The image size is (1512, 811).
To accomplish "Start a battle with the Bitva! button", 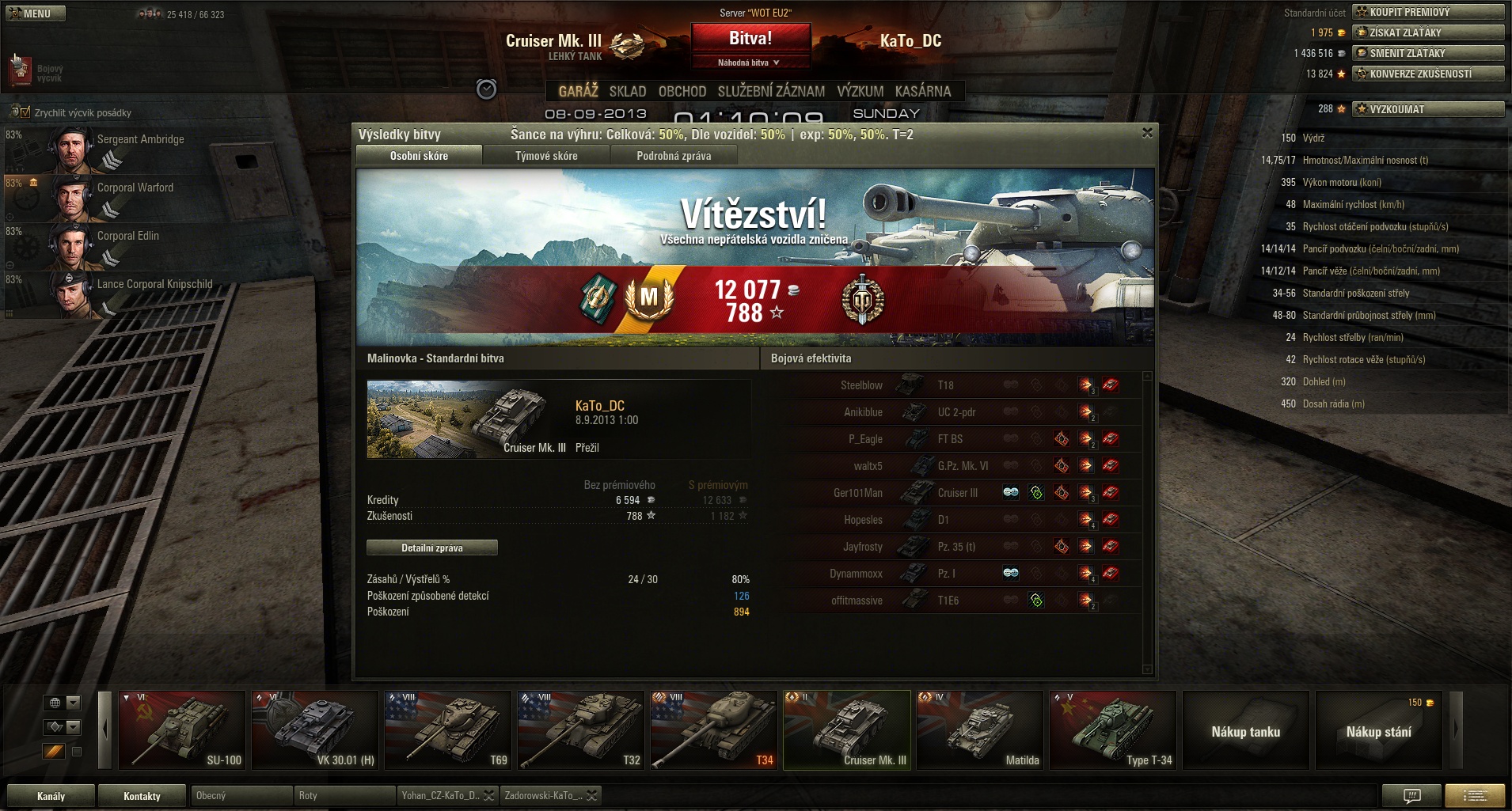I will click(x=750, y=38).
